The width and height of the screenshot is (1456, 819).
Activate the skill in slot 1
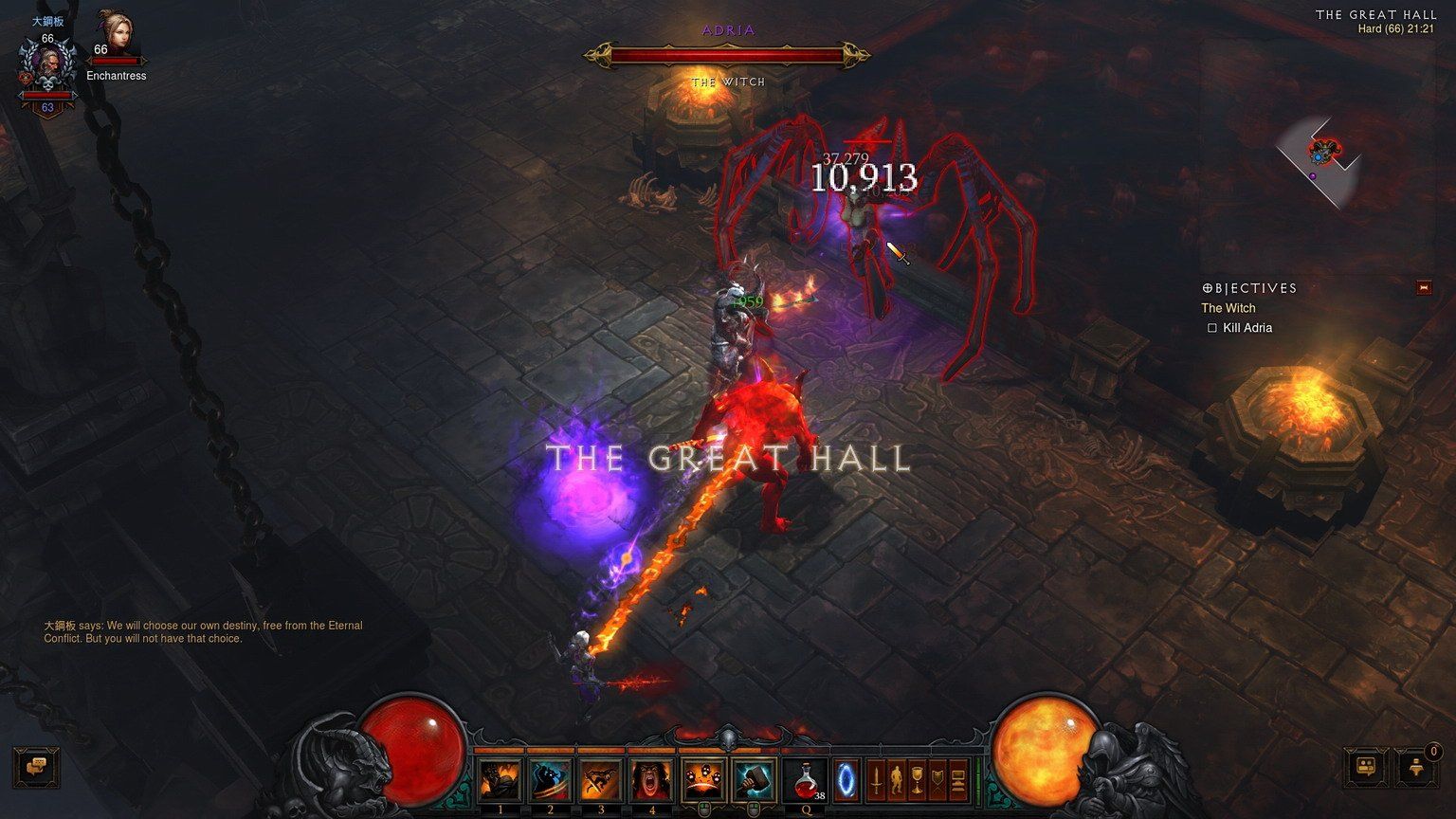coord(500,779)
